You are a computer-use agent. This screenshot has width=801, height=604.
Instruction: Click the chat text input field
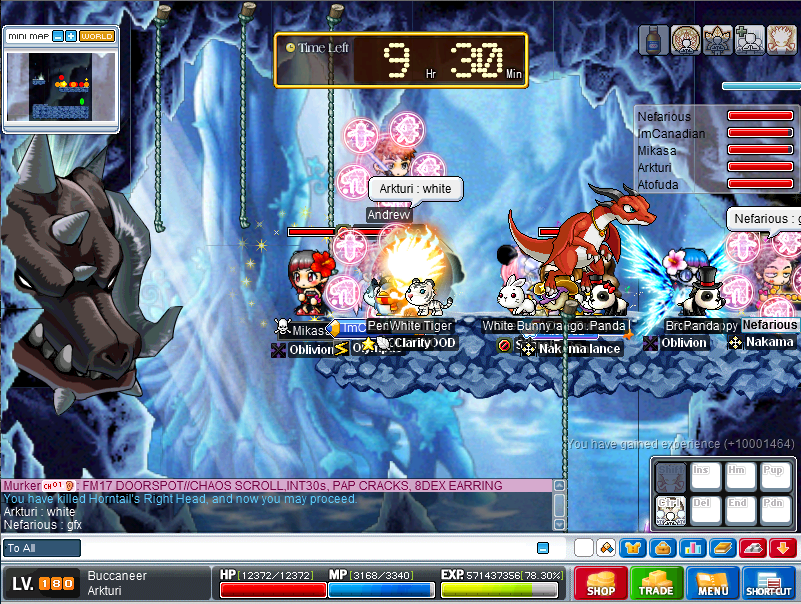300,548
